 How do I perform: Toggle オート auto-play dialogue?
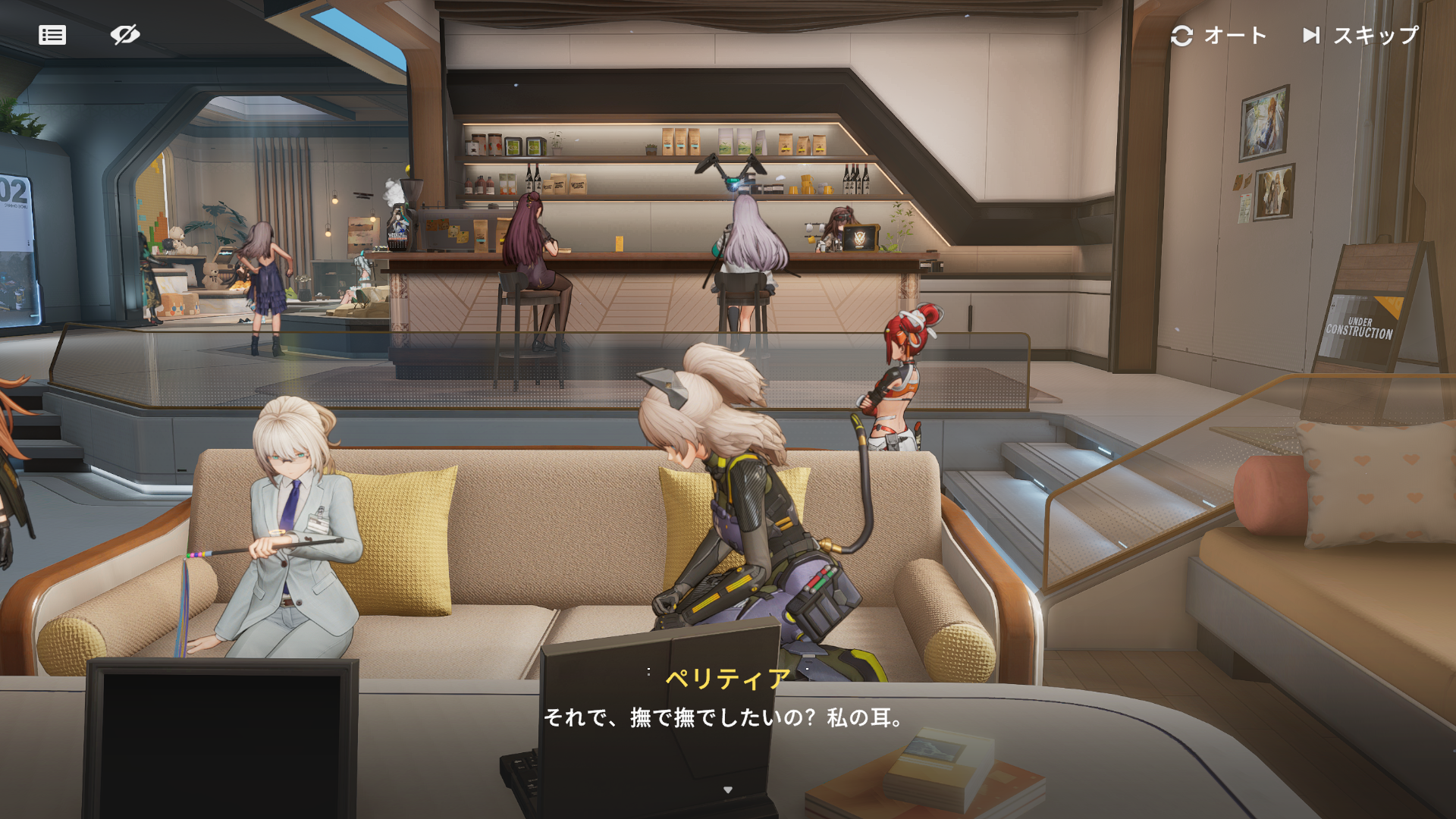point(1219,36)
